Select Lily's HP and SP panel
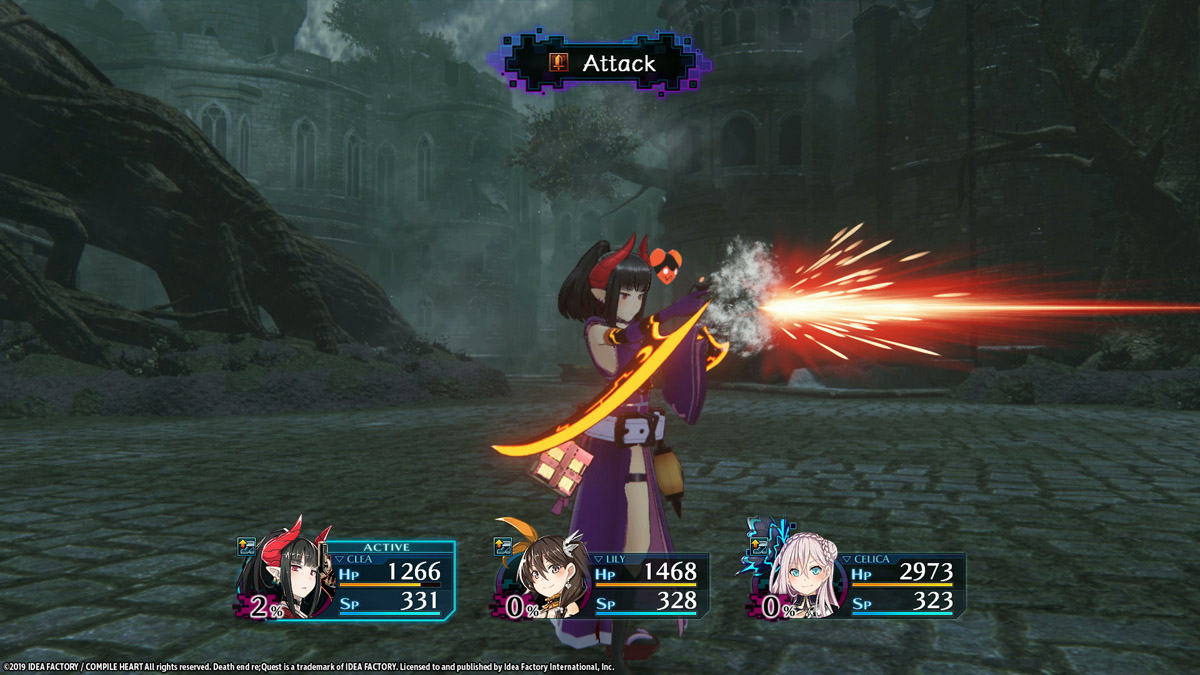Image resolution: width=1200 pixels, height=675 pixels. point(650,585)
